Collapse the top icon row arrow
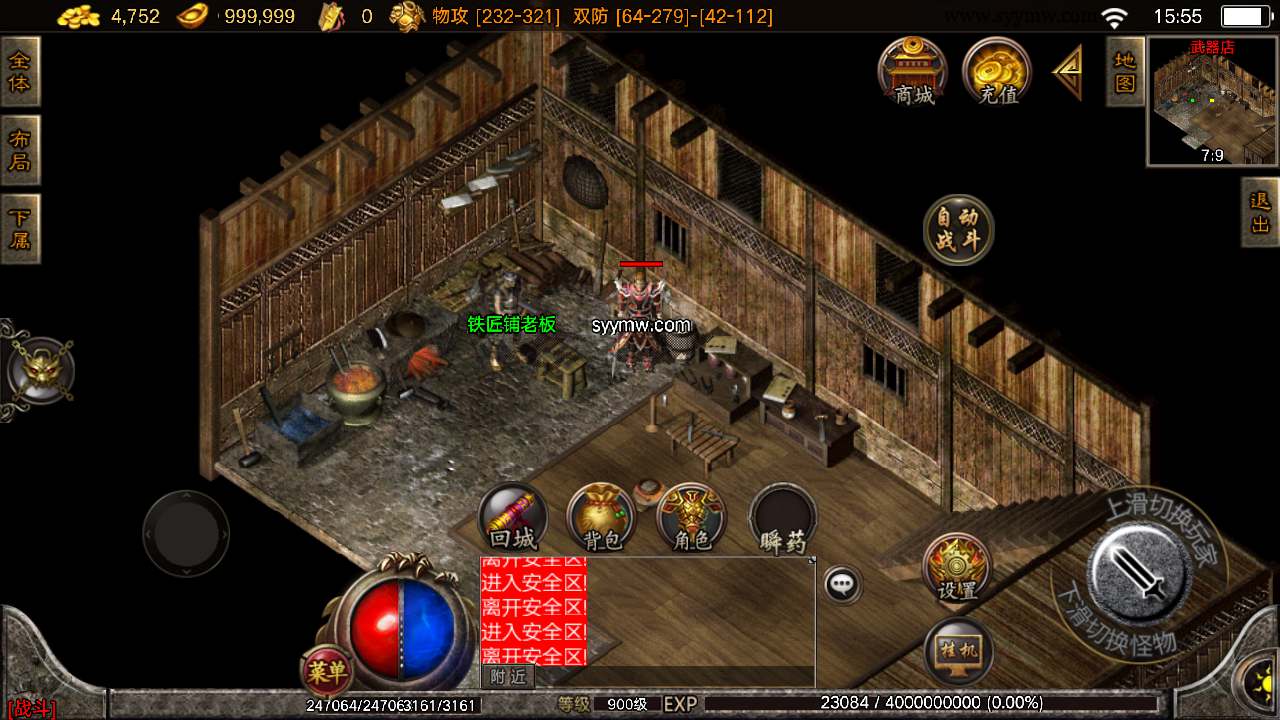The width and height of the screenshot is (1280, 720). (x=1068, y=73)
